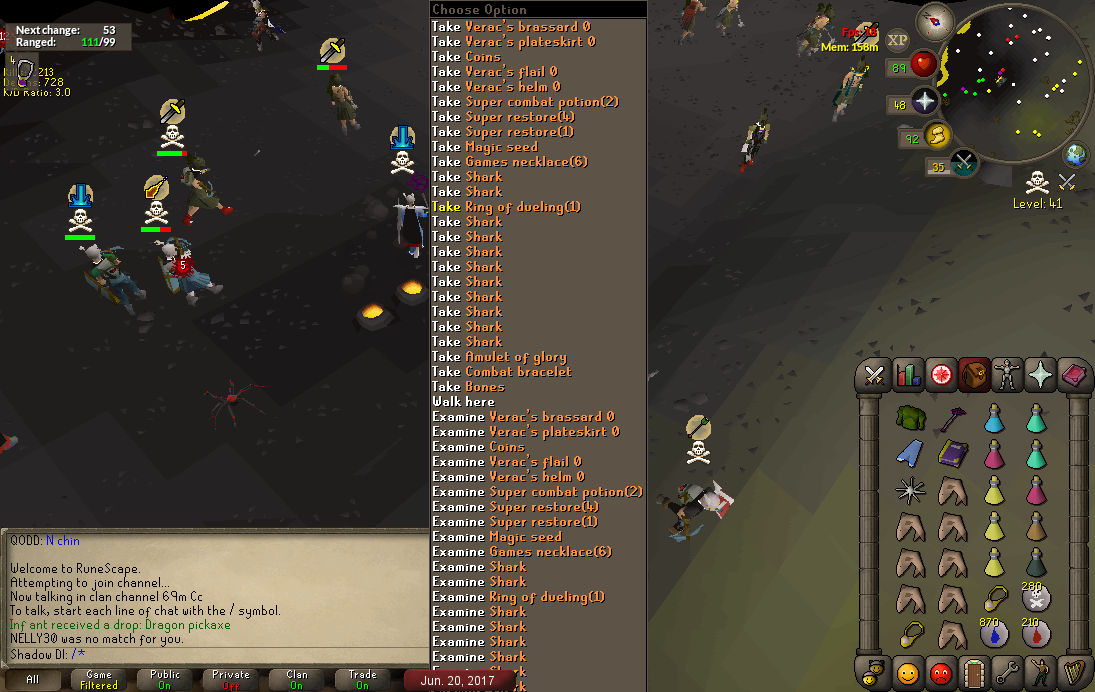Open the Worn Equipment tab
This screenshot has width=1095, height=692.
pyautogui.click(x=1007, y=375)
